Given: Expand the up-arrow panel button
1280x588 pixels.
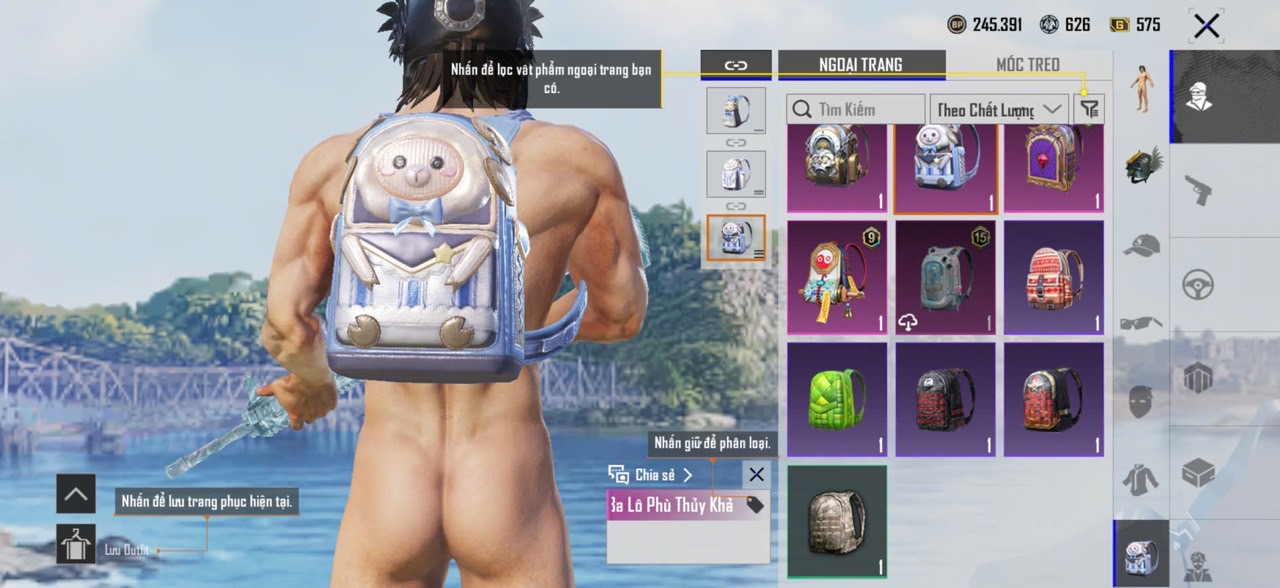Looking at the screenshot, I should point(76,493).
